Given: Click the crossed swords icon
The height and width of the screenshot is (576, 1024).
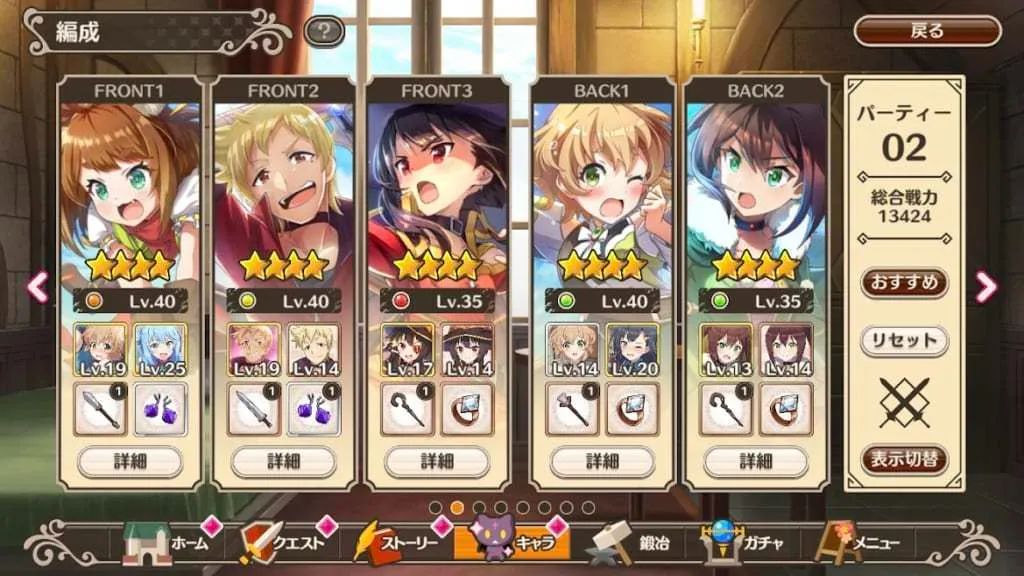Looking at the screenshot, I should 903,402.
